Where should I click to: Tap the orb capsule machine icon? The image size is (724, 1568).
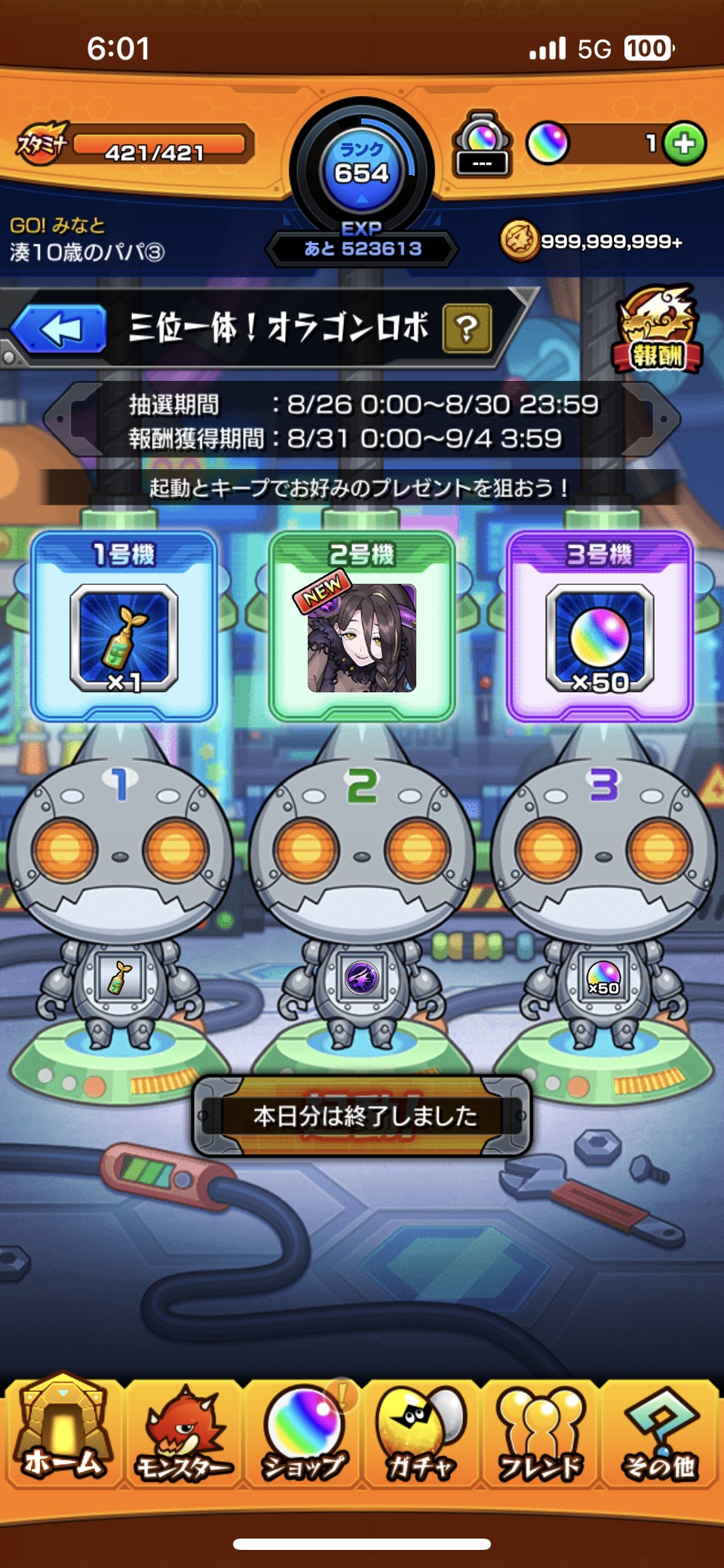click(x=482, y=143)
